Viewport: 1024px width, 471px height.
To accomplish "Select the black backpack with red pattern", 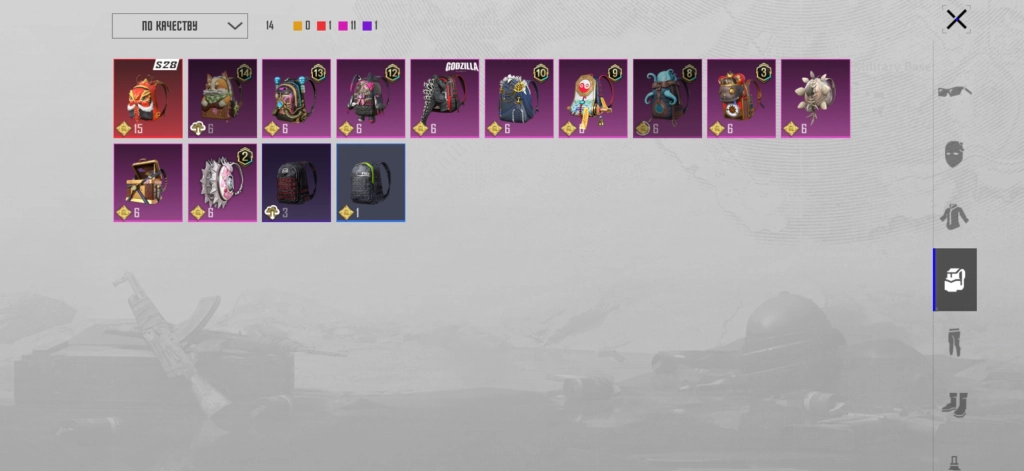I will (x=296, y=182).
